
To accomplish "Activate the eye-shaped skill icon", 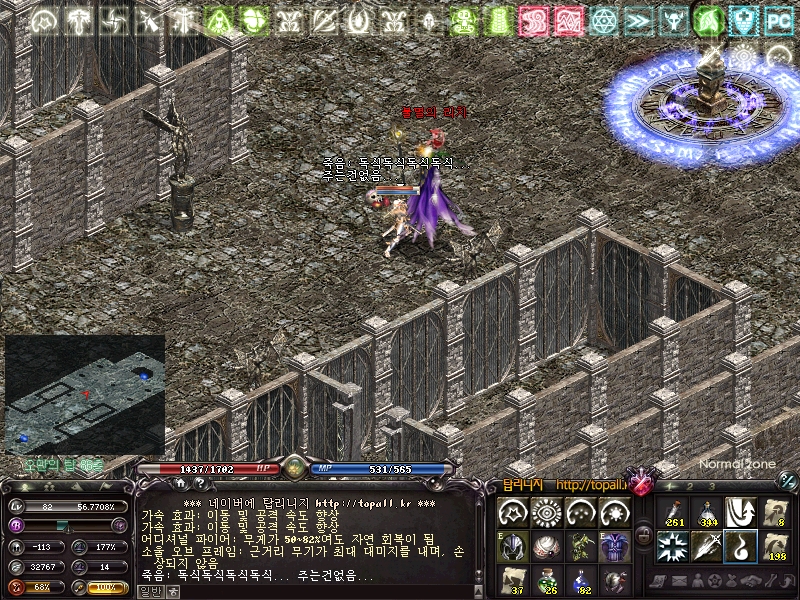I will [x=547, y=513].
